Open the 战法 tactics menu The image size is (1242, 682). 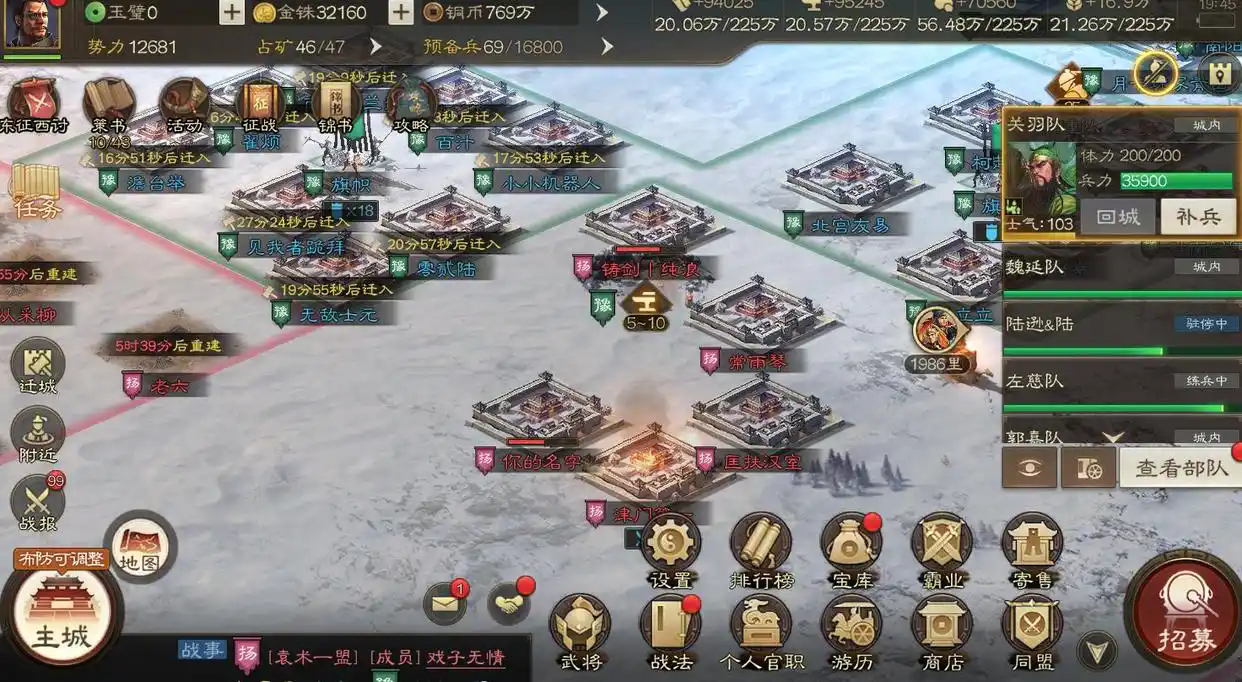tap(670, 628)
